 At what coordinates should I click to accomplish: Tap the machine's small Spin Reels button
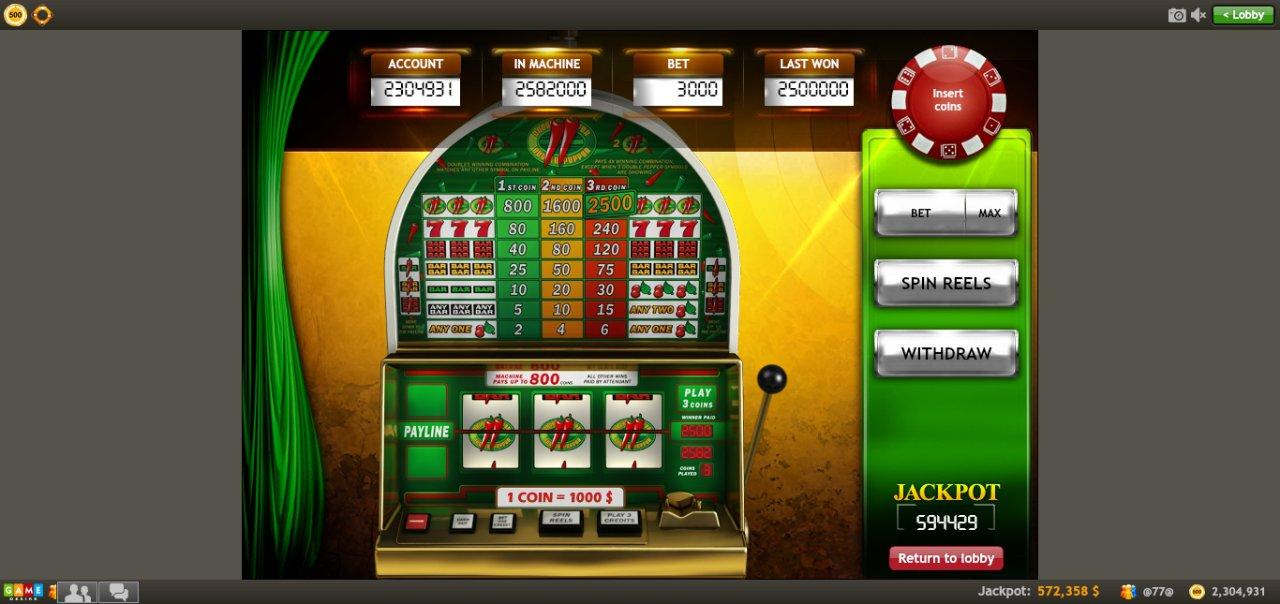coord(561,520)
